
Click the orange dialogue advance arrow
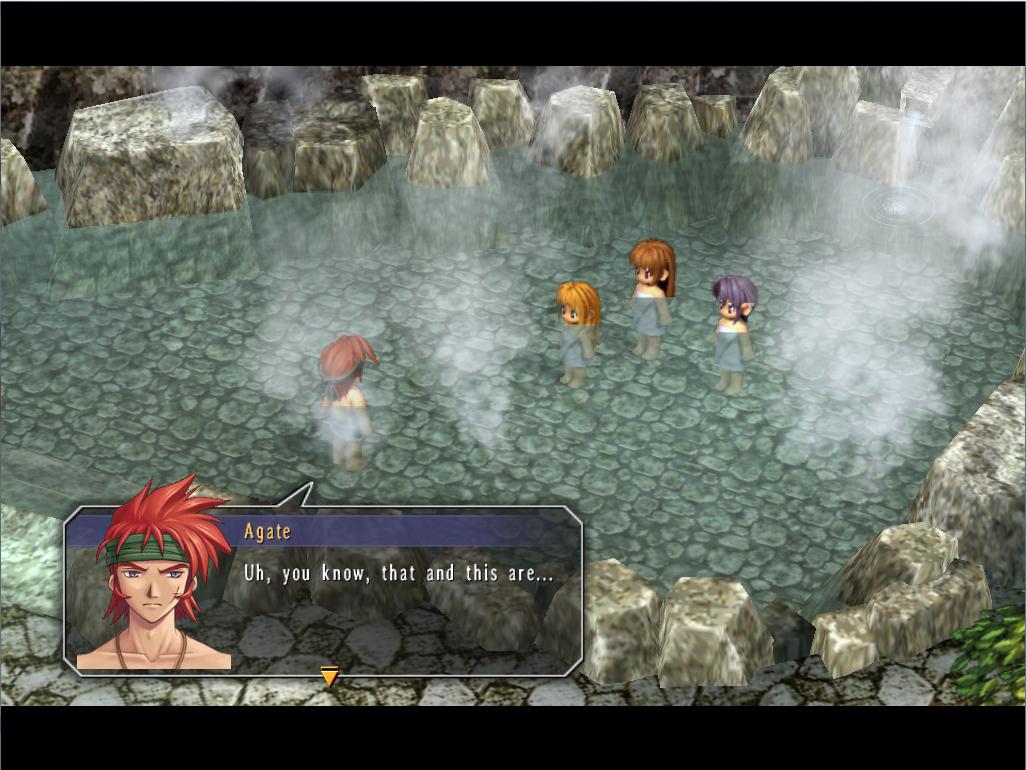[329, 677]
